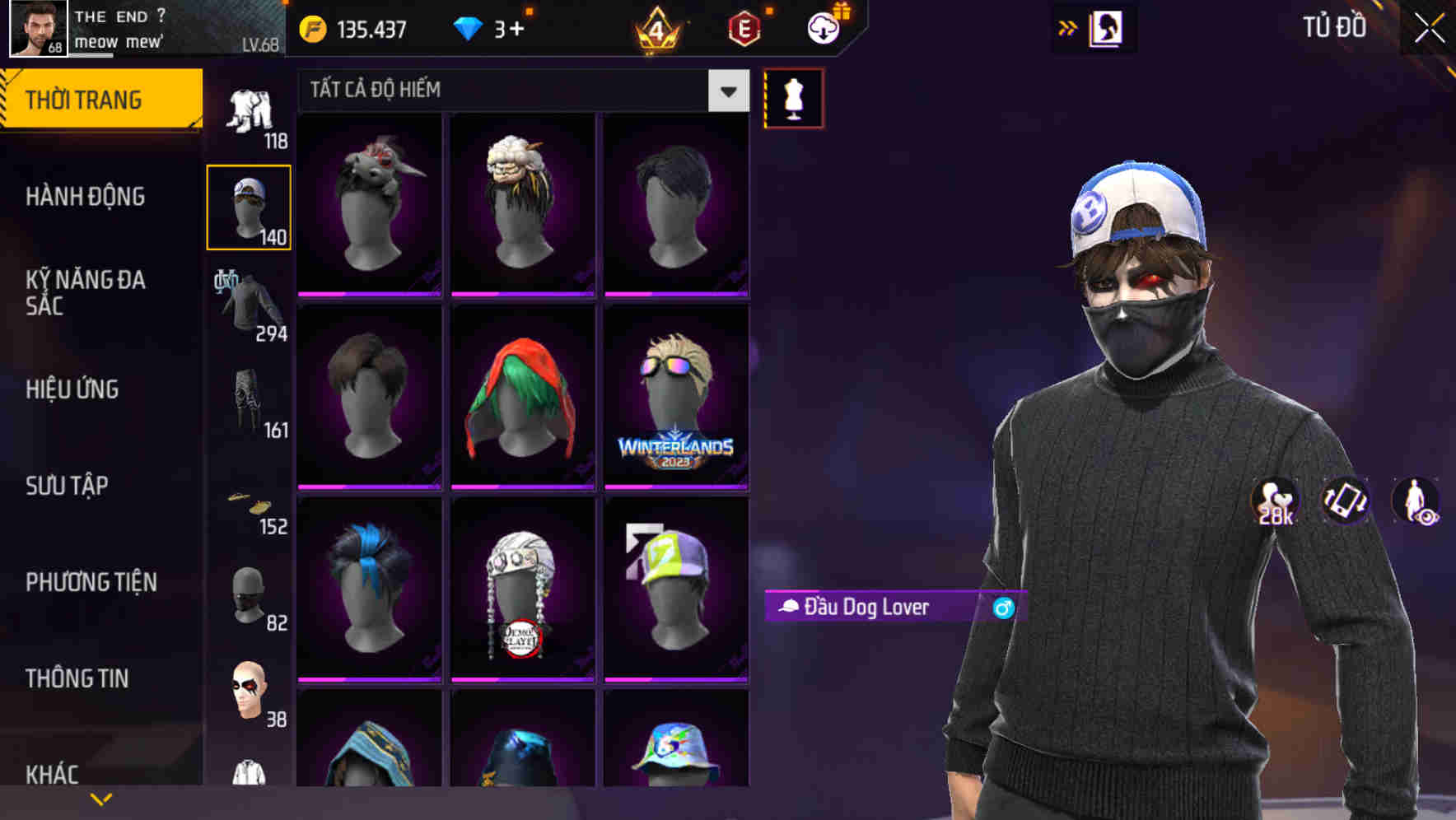Open the shirts category with 294 items
This screenshot has width=1456, height=820.
[x=249, y=301]
